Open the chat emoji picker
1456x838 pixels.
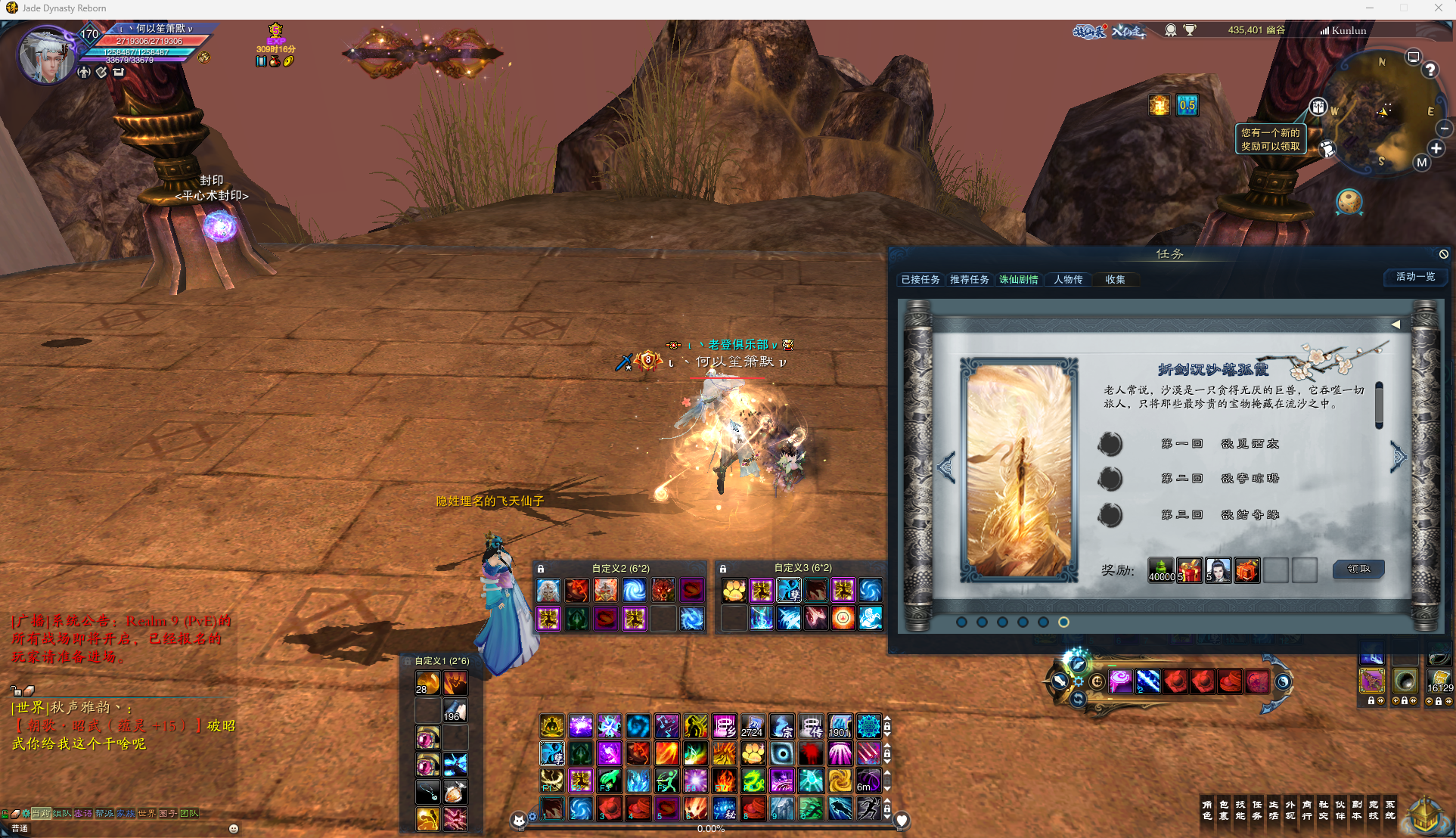point(234,829)
